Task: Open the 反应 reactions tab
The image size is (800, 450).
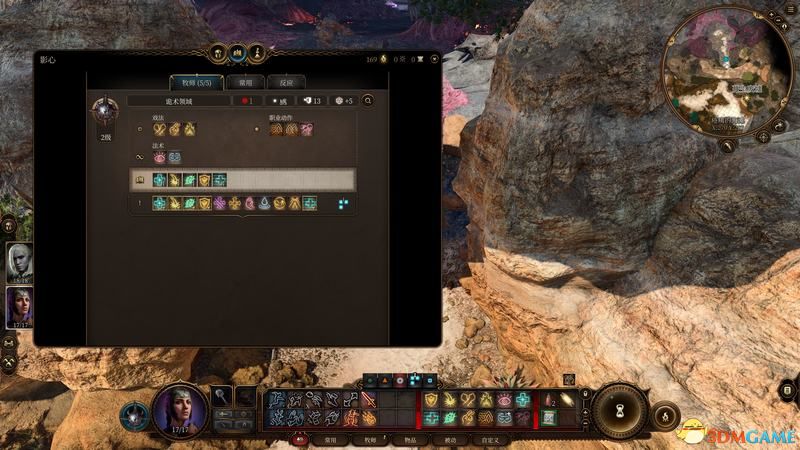Action: click(x=286, y=82)
